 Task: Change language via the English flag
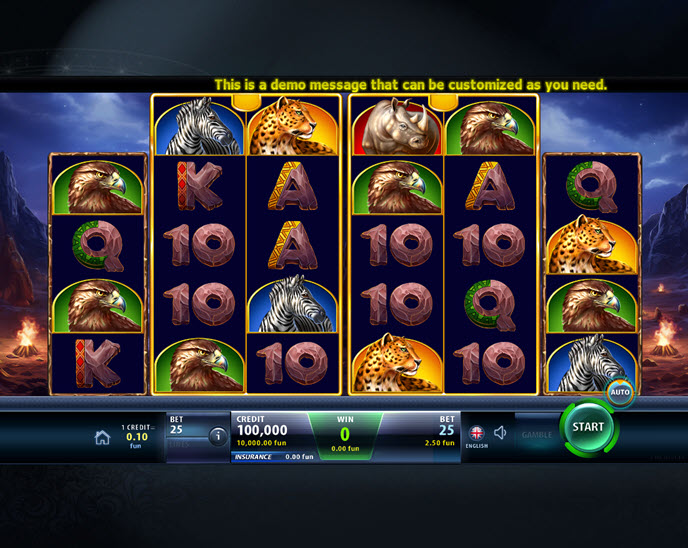[476, 433]
